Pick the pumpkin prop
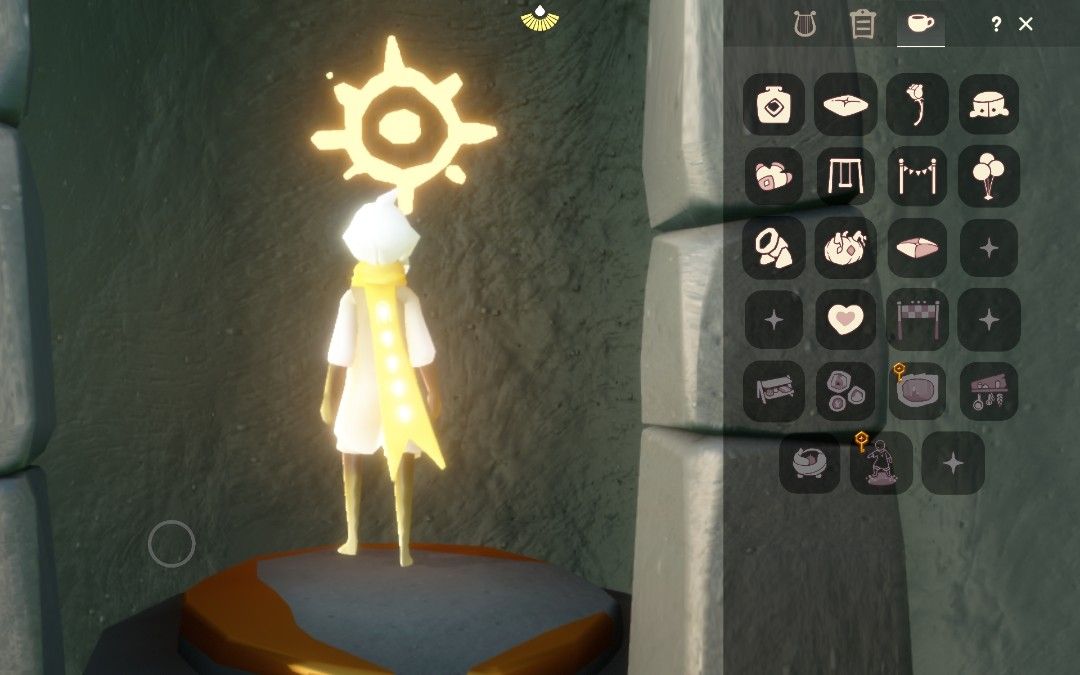 tap(846, 248)
